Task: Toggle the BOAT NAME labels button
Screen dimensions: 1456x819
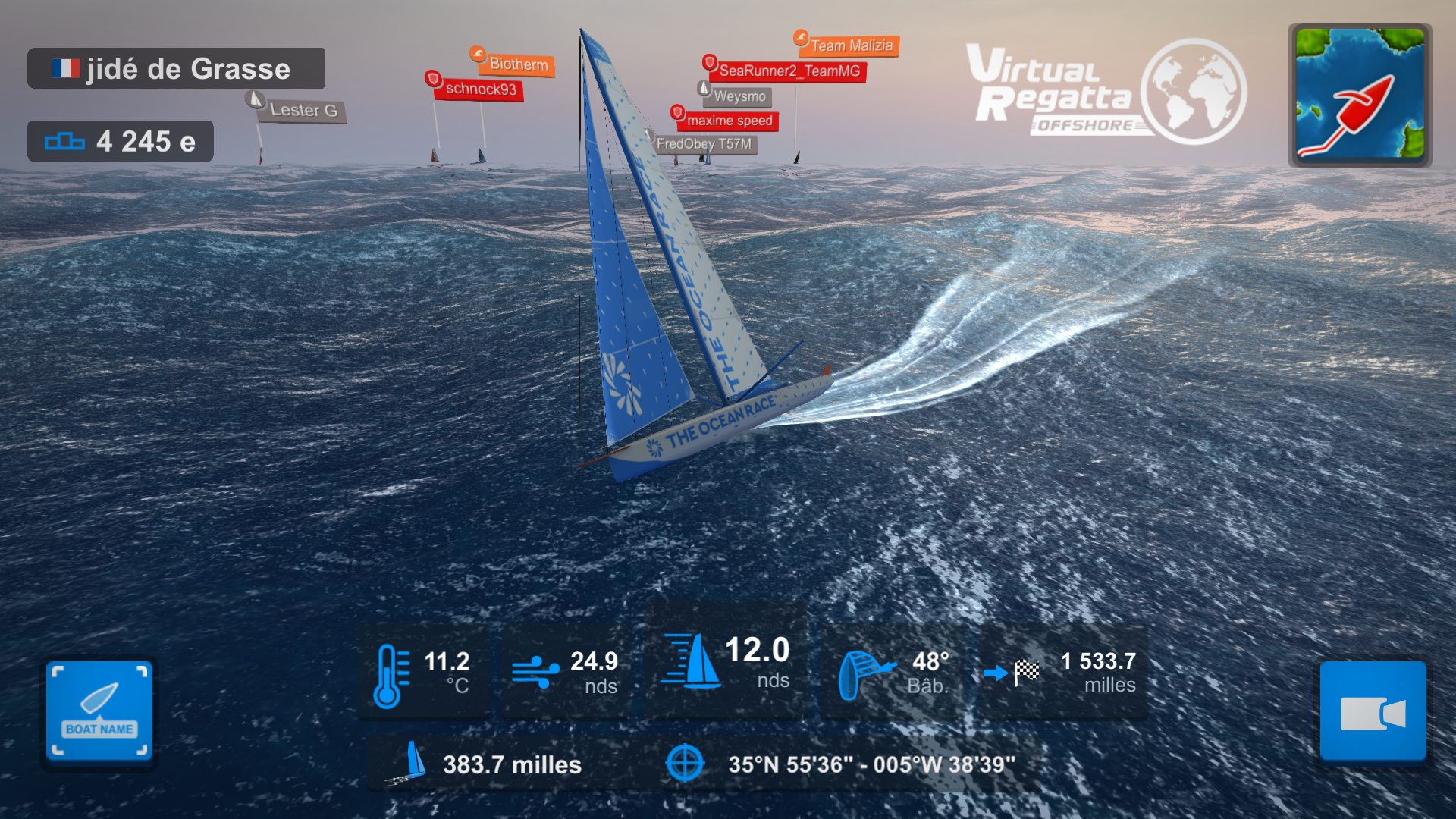Action: 99,711
